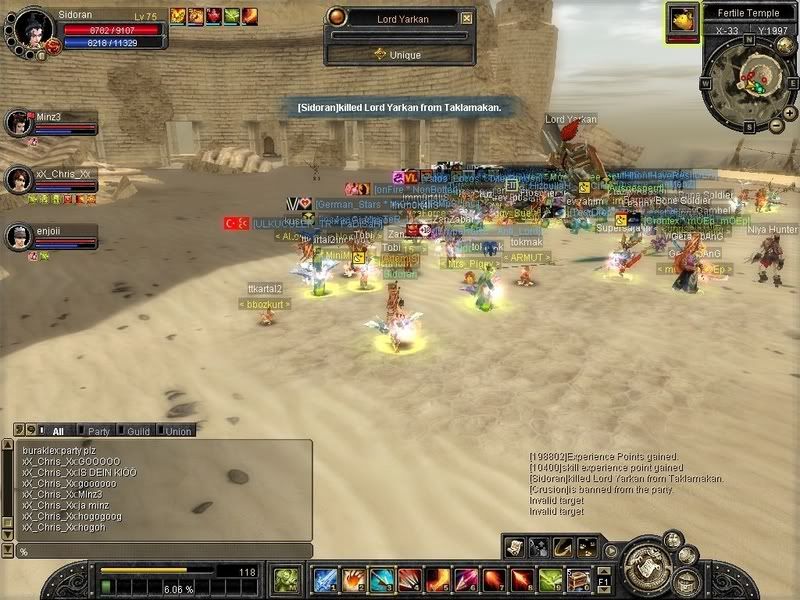This screenshot has width=800, height=600.
Task: Activate the skill in hotbar slot 1
Action: click(325, 580)
